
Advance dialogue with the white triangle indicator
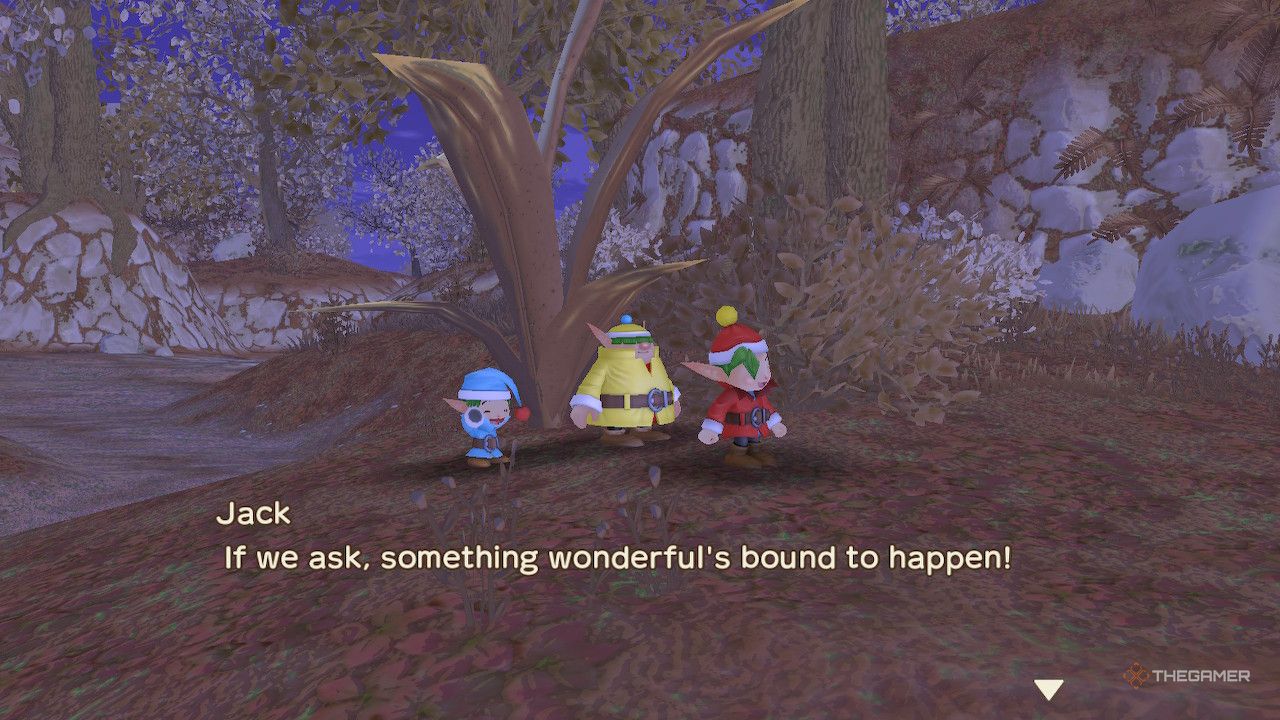(1049, 688)
